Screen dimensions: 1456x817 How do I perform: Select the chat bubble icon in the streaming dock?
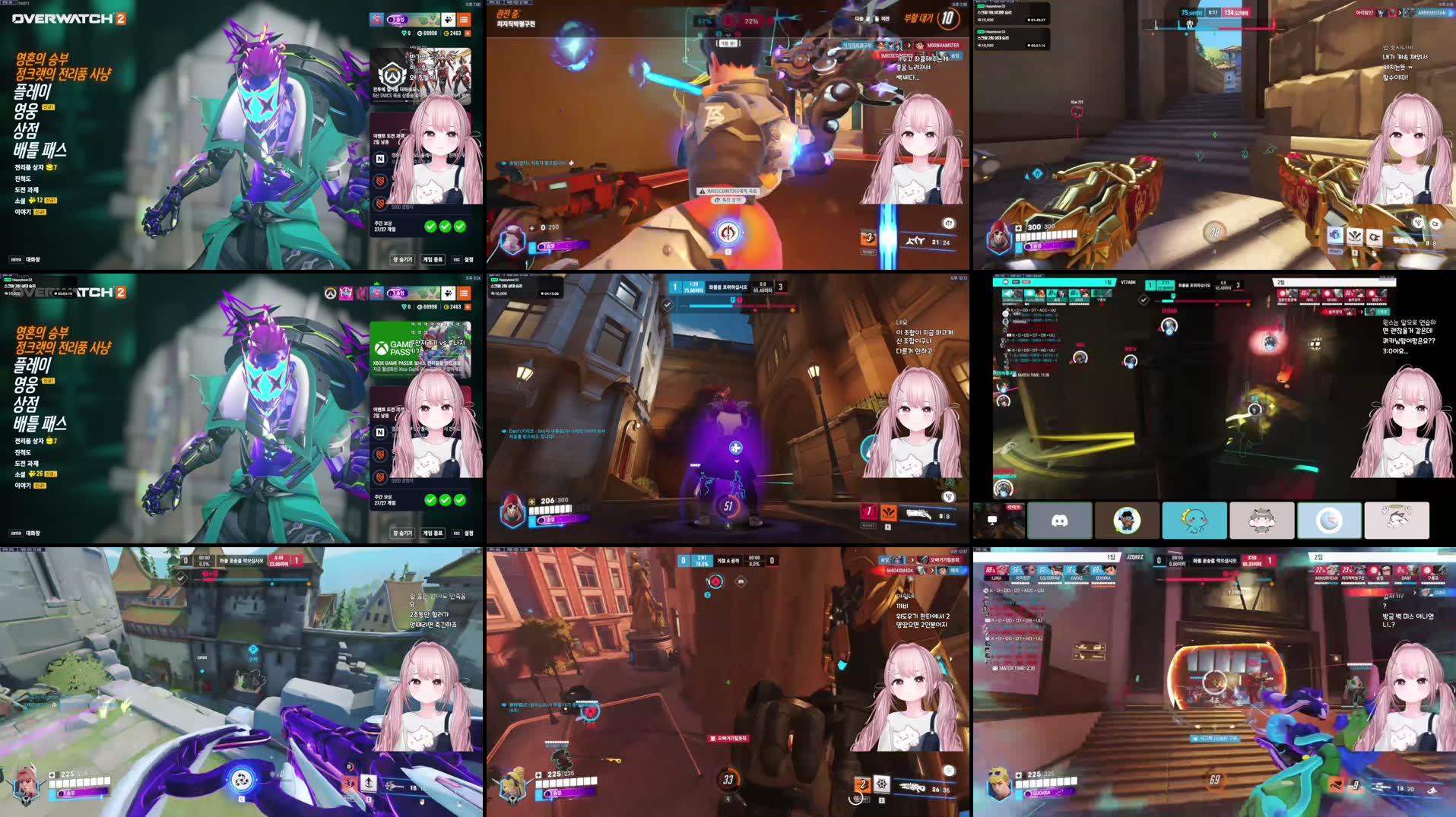click(x=992, y=520)
